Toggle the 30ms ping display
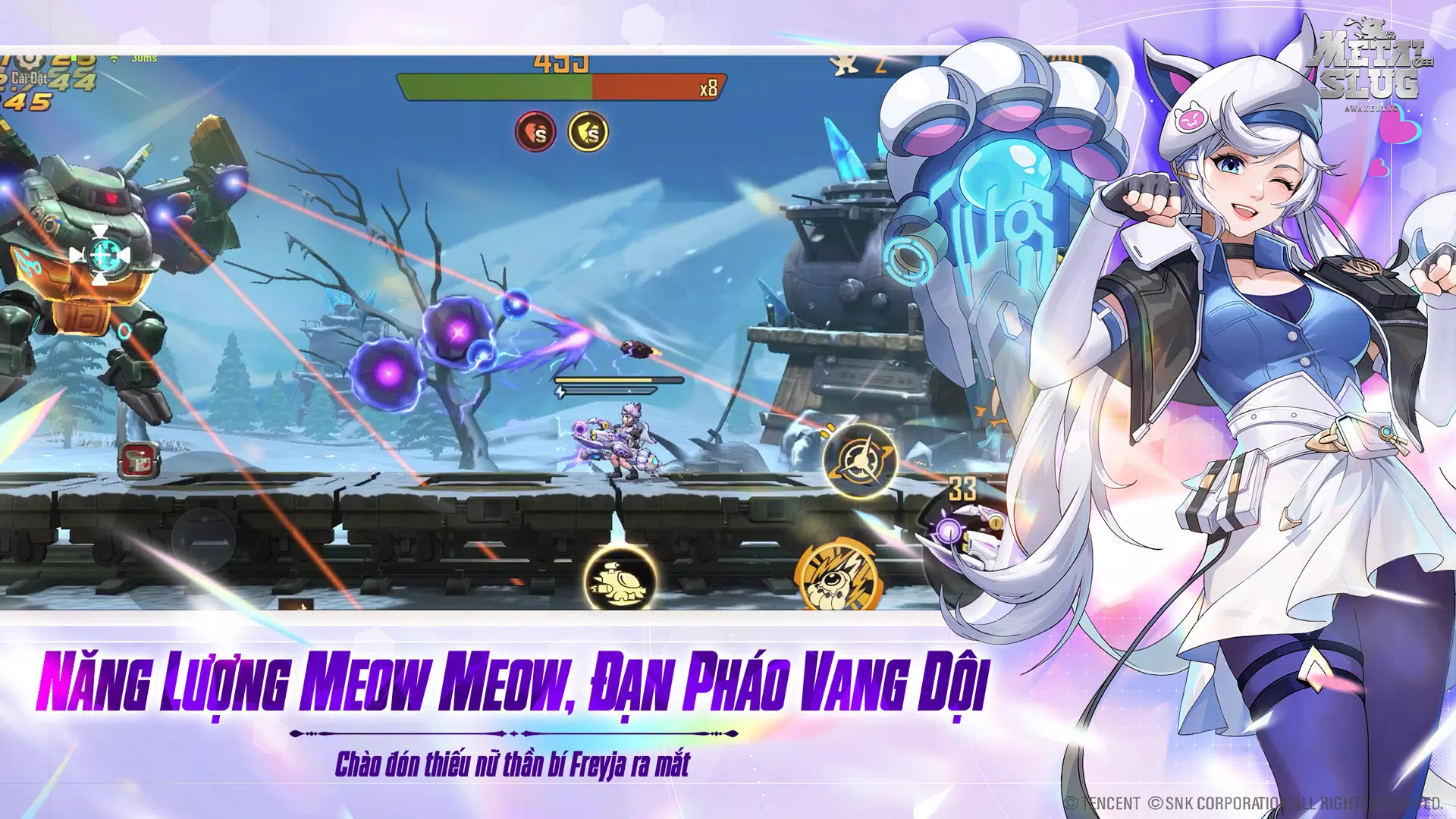Screen dimensions: 1456x819 click(144, 58)
